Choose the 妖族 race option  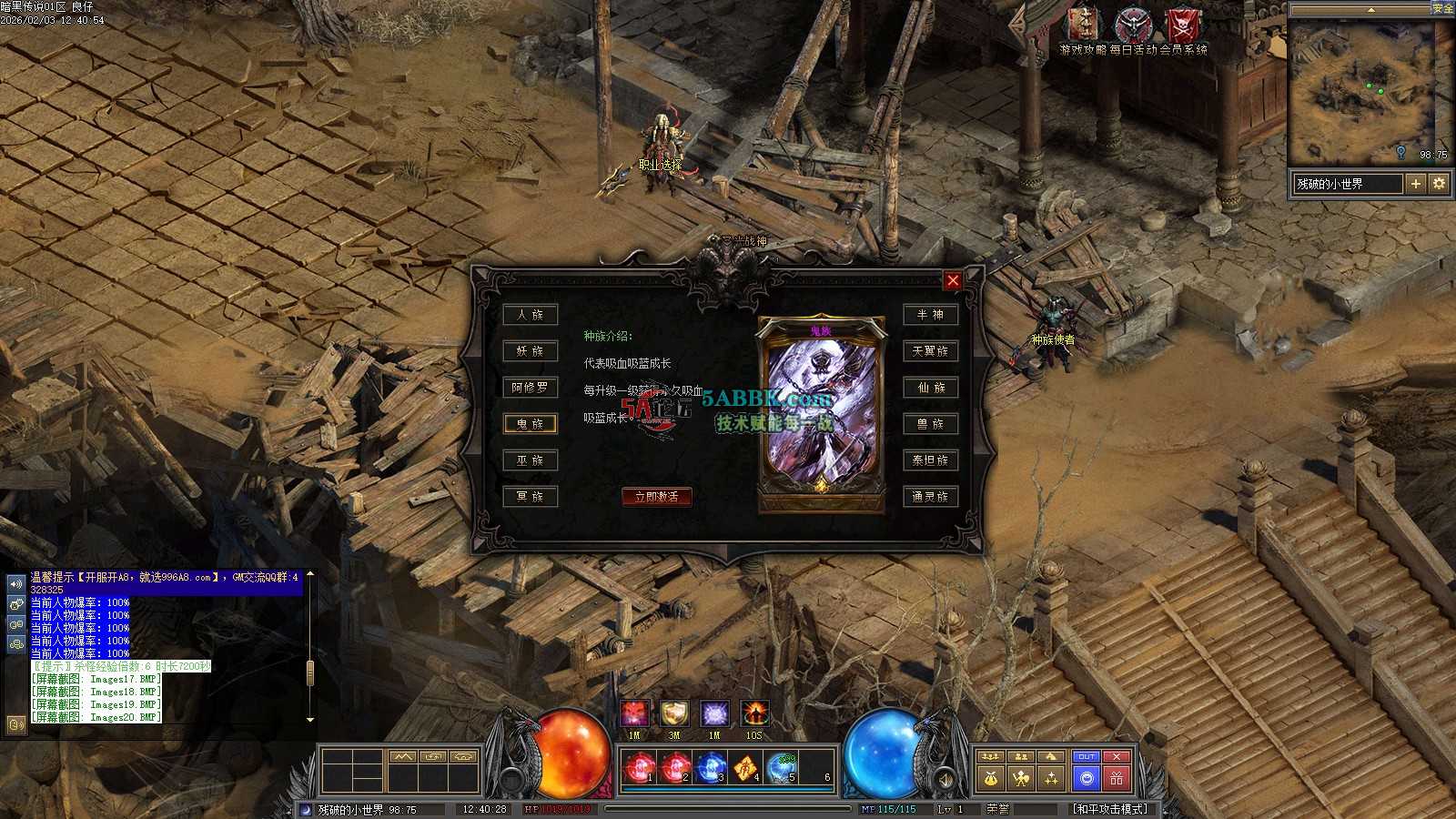[530, 351]
